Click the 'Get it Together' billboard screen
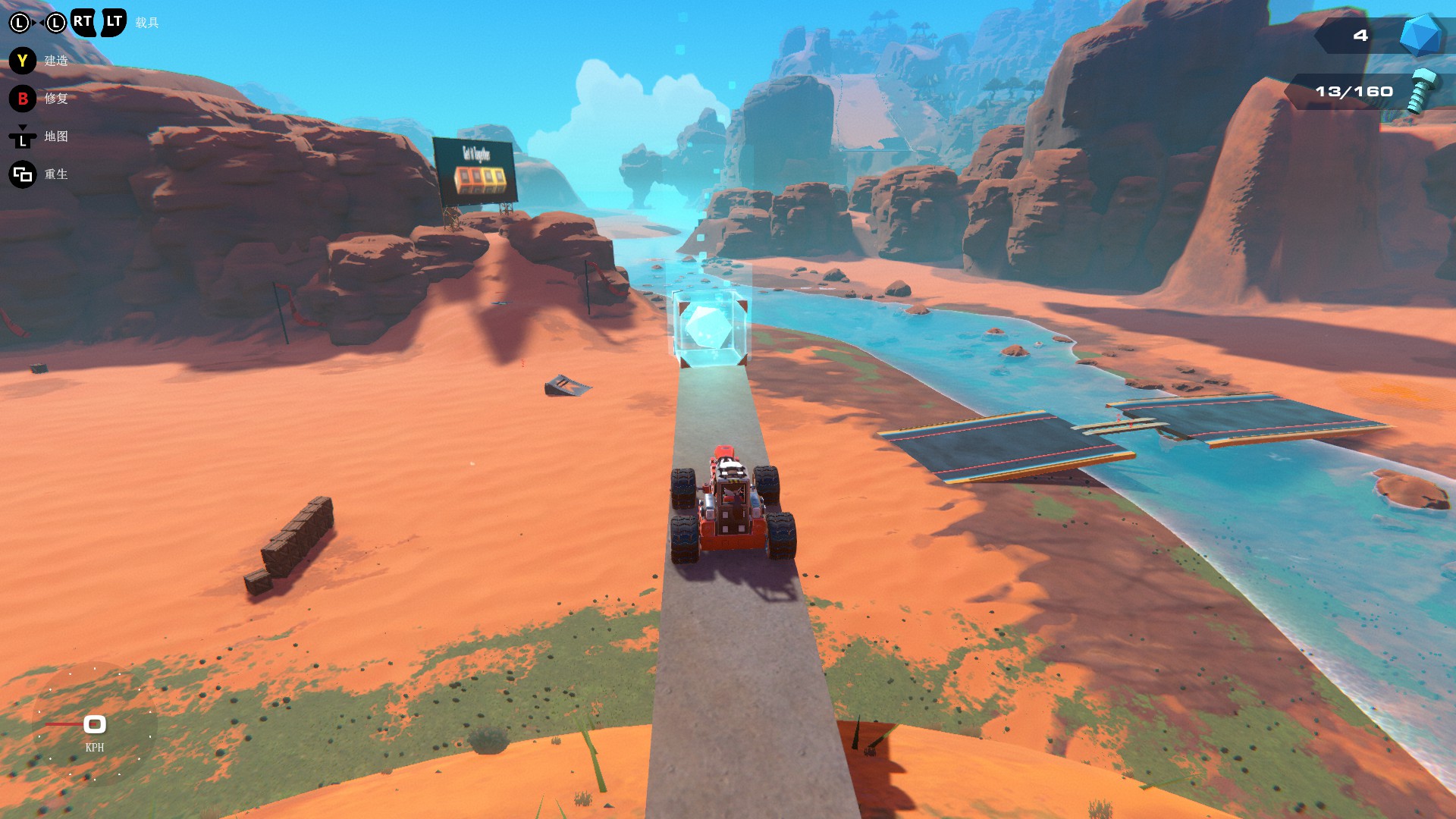Viewport: 1456px width, 819px height. (x=476, y=171)
